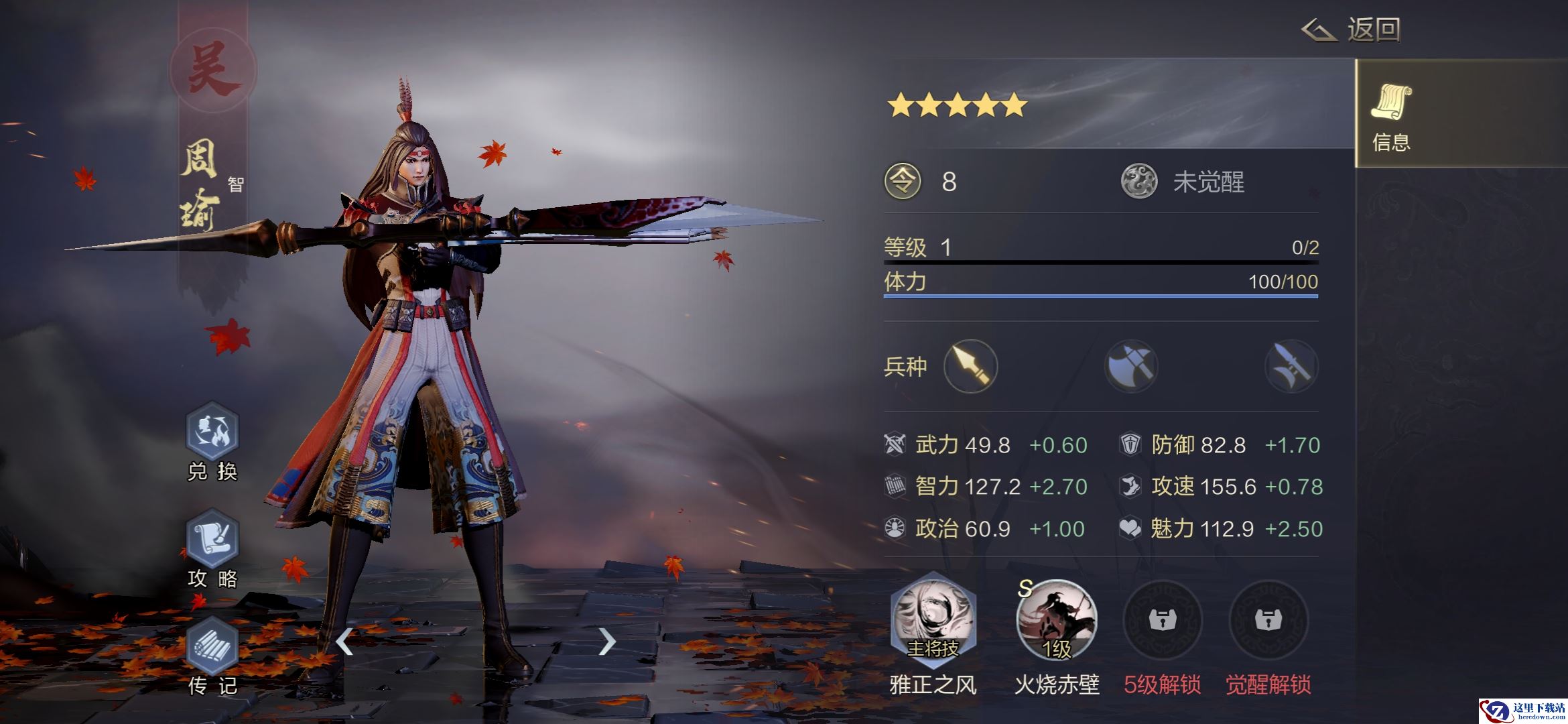This screenshot has width=1568, height=724.
Task: Open the 这里下载站 watermark link
Action: coord(1522,711)
